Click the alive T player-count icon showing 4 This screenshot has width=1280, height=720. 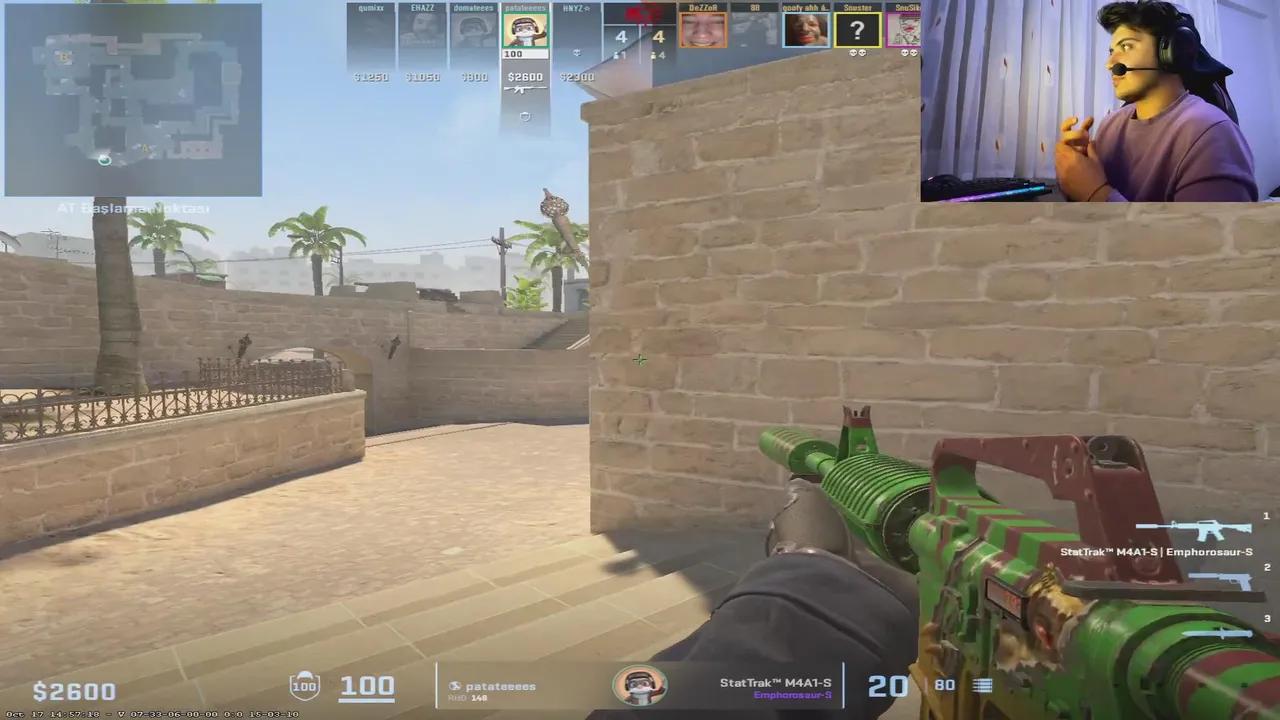pos(652,55)
